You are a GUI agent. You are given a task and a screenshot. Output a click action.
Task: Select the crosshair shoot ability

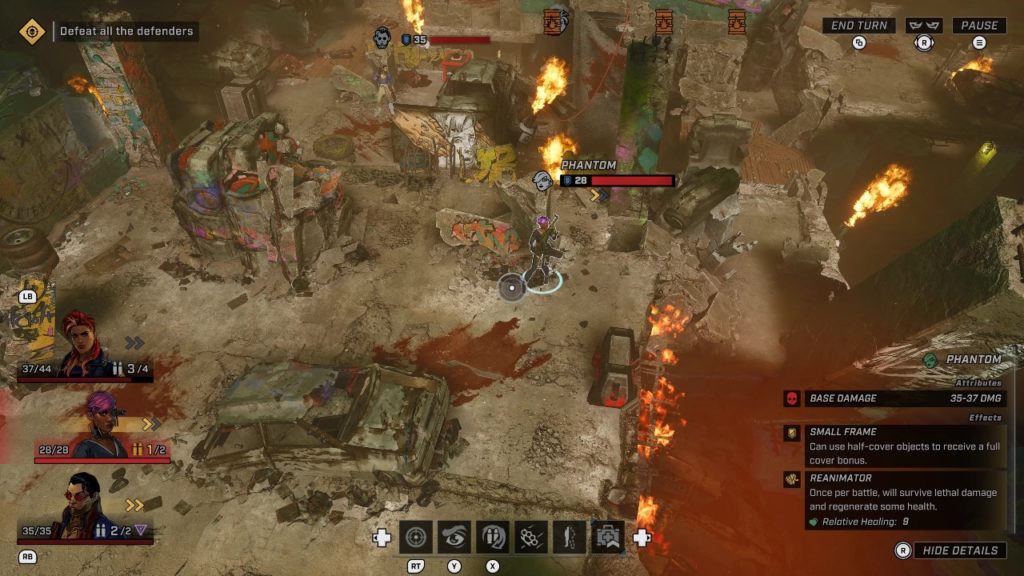point(416,538)
